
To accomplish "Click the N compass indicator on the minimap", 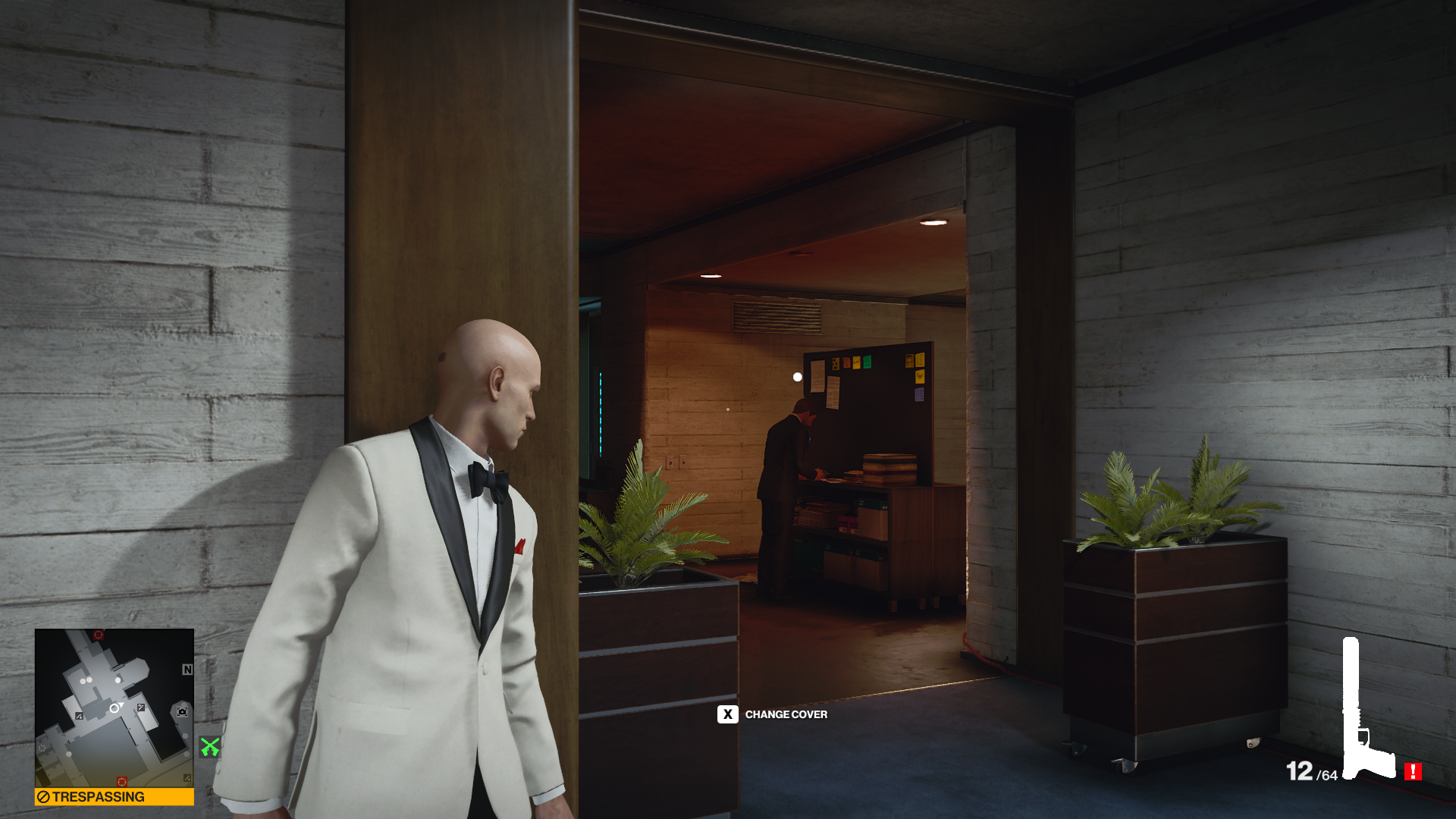I will click(187, 670).
